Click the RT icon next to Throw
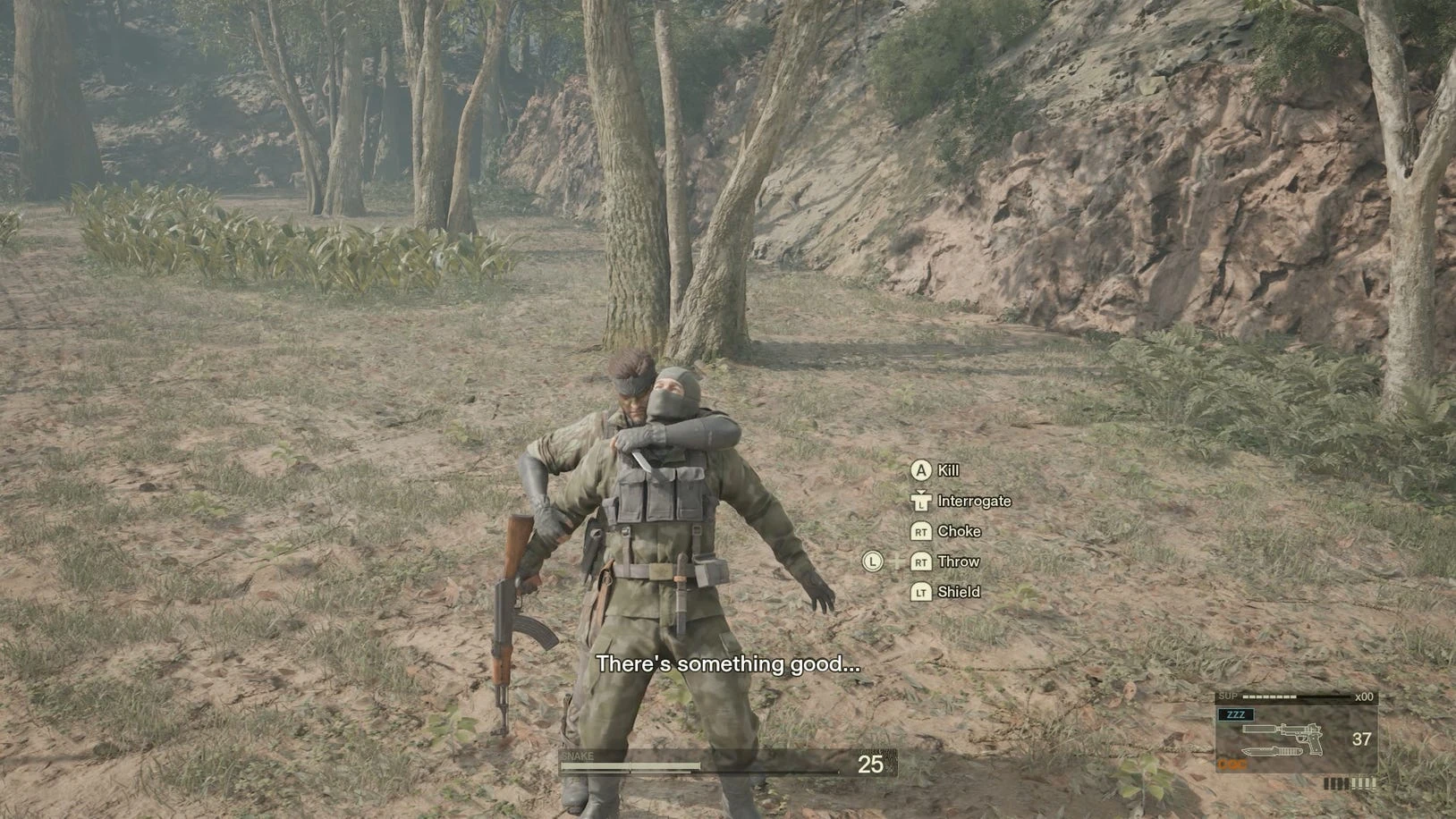Viewport: 1456px width, 819px height. point(922,561)
